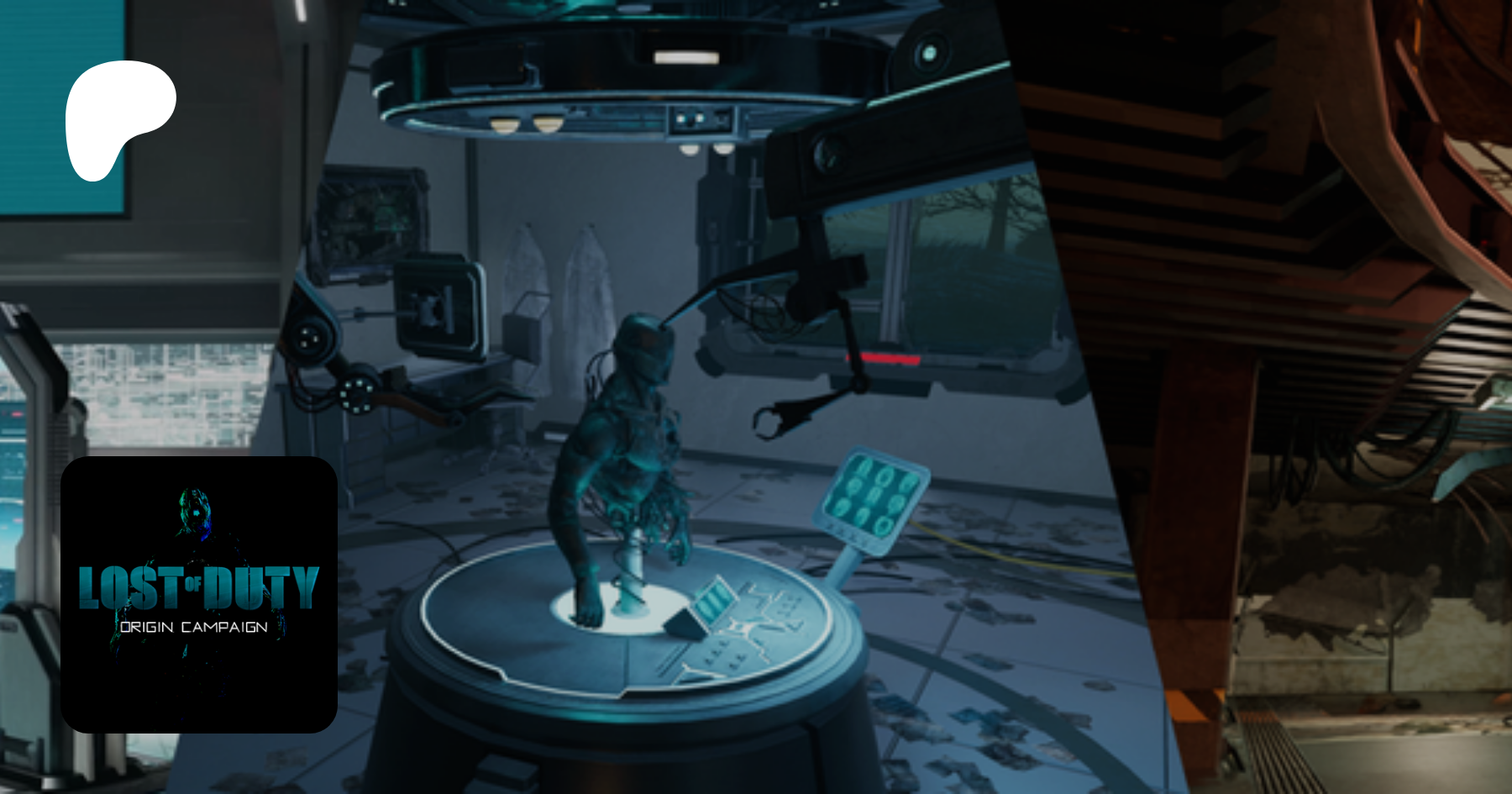Viewport: 1512px width, 794px height.
Task: Open the Lost of Duty Origin Campaign tile
Action: point(199,594)
